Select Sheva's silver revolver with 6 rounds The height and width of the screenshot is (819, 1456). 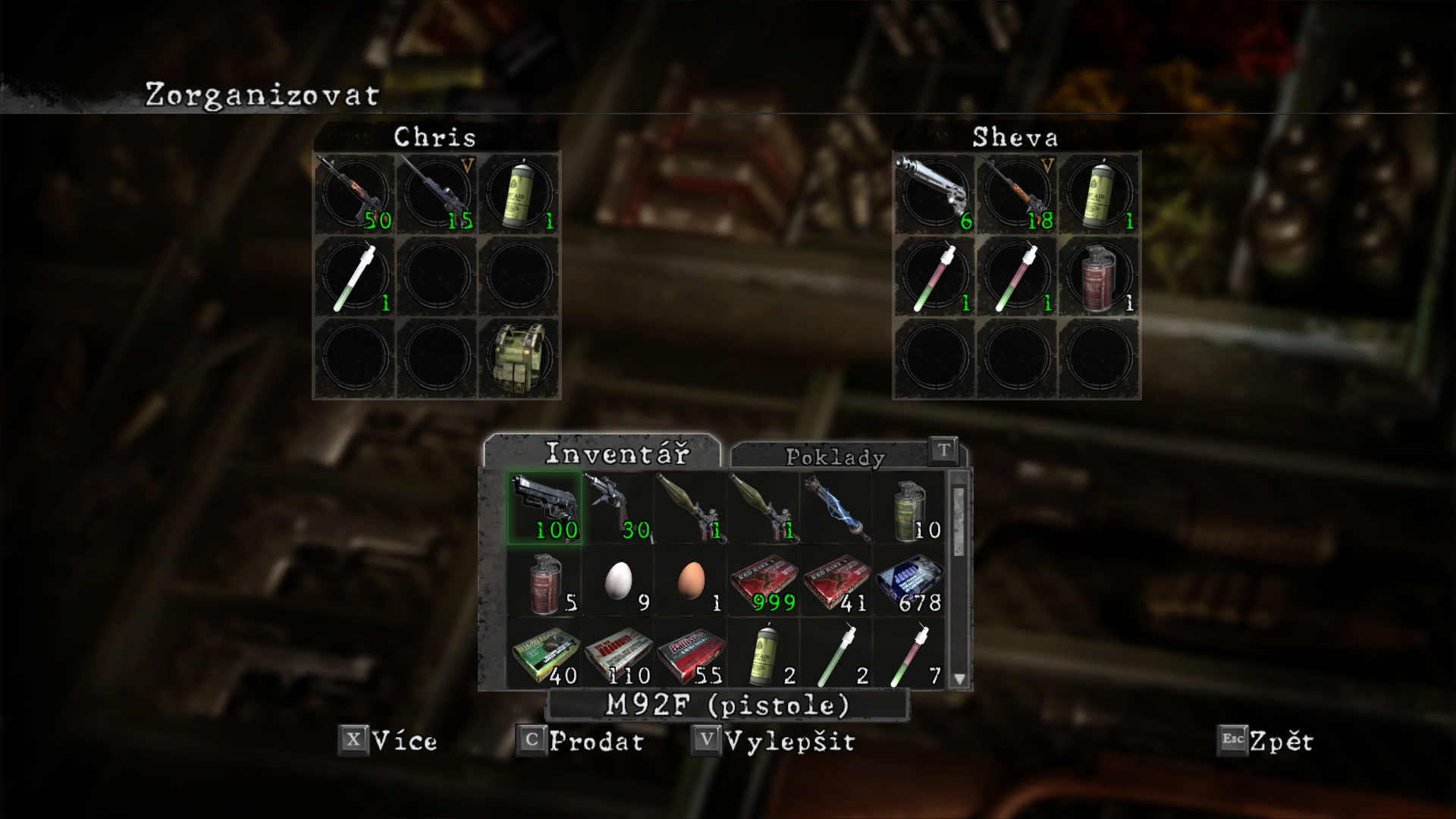[x=934, y=193]
